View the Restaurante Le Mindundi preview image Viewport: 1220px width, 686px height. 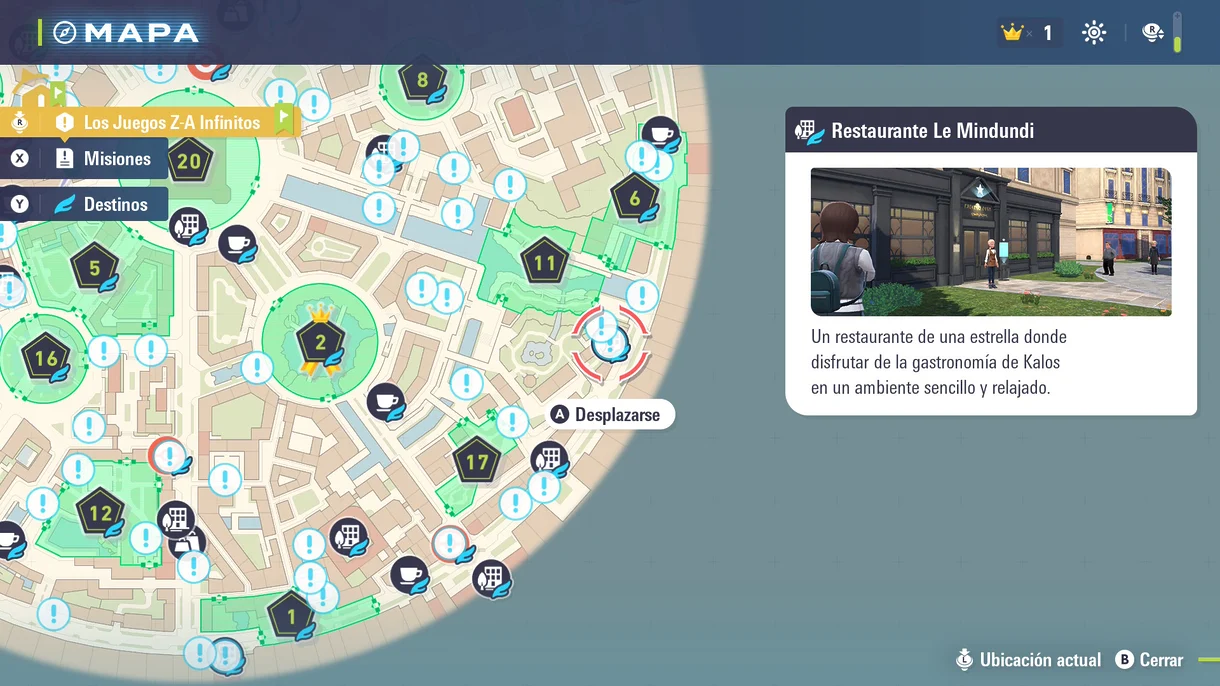pos(990,242)
